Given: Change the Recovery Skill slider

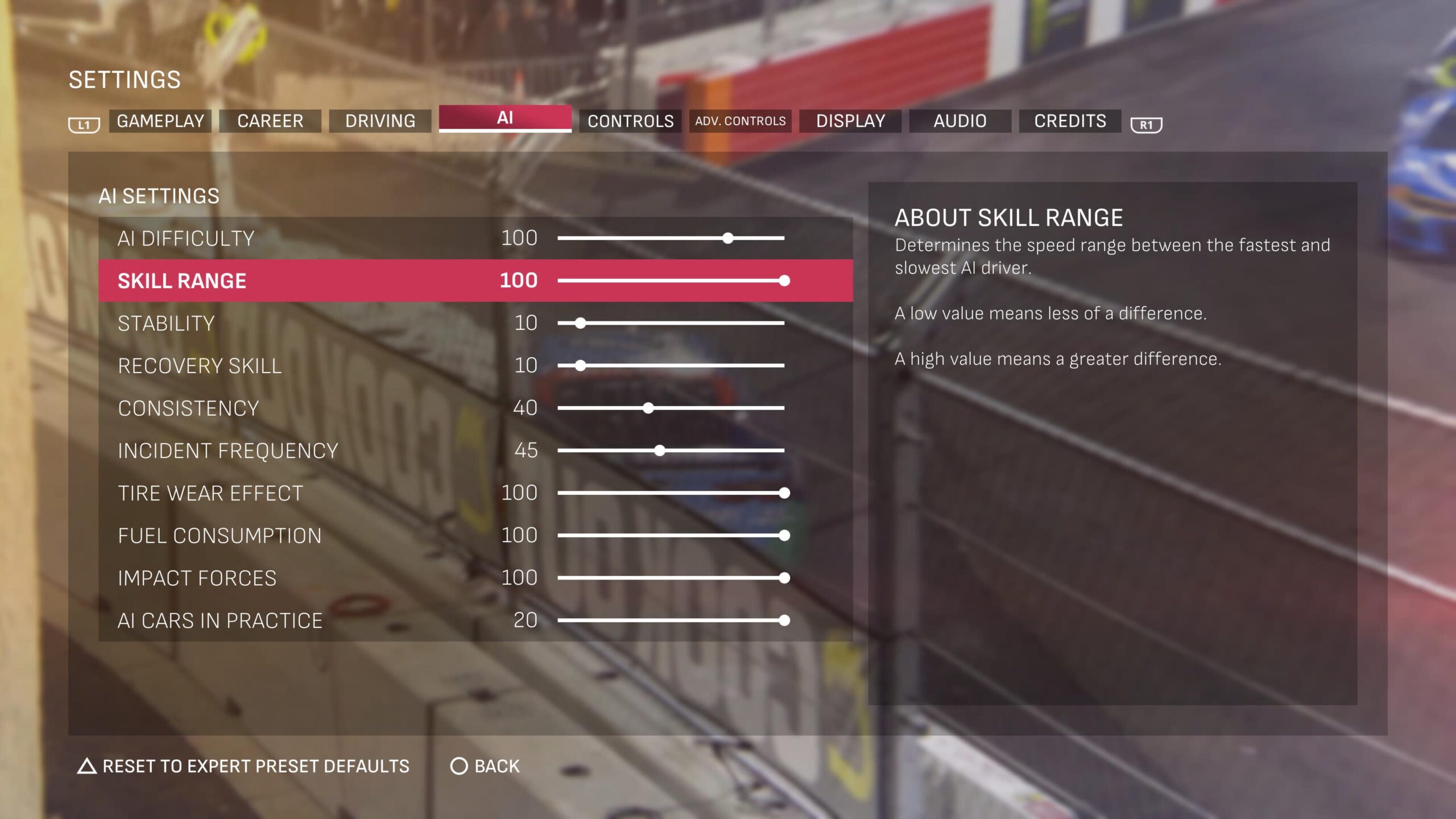Looking at the screenshot, I should click(580, 366).
